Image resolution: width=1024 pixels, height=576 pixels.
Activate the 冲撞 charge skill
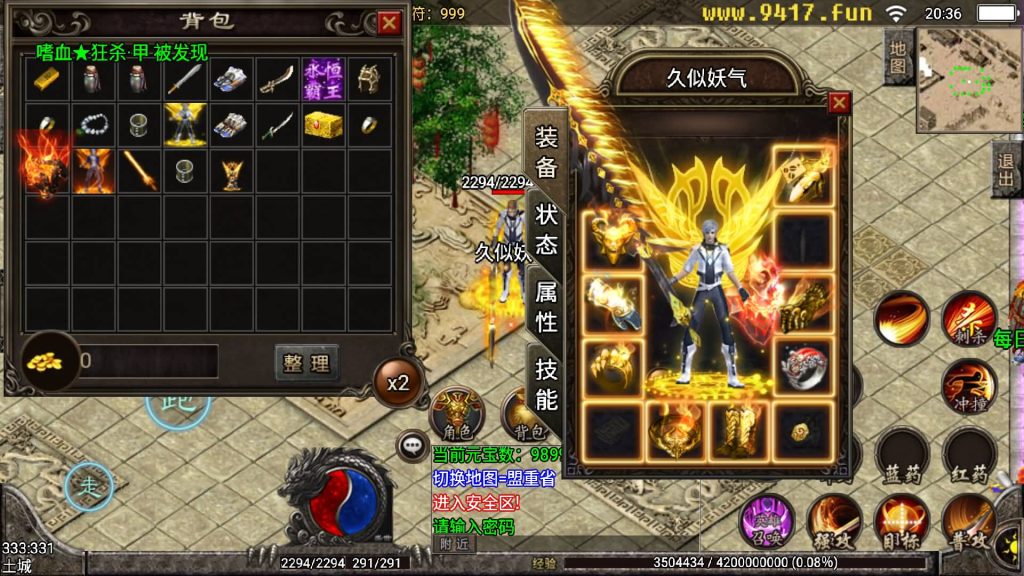(967, 388)
